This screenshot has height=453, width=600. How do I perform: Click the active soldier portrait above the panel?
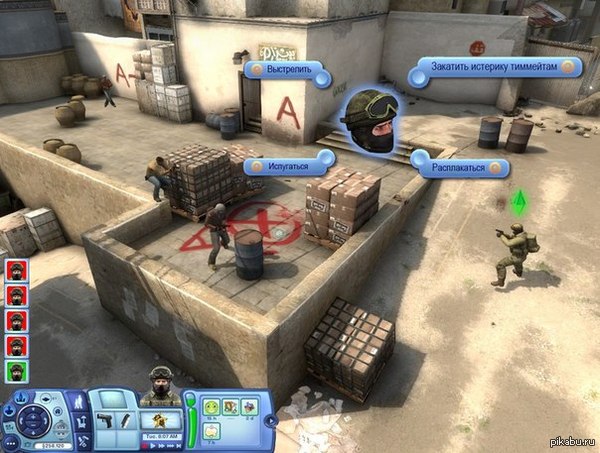pyautogui.click(x=160, y=386)
